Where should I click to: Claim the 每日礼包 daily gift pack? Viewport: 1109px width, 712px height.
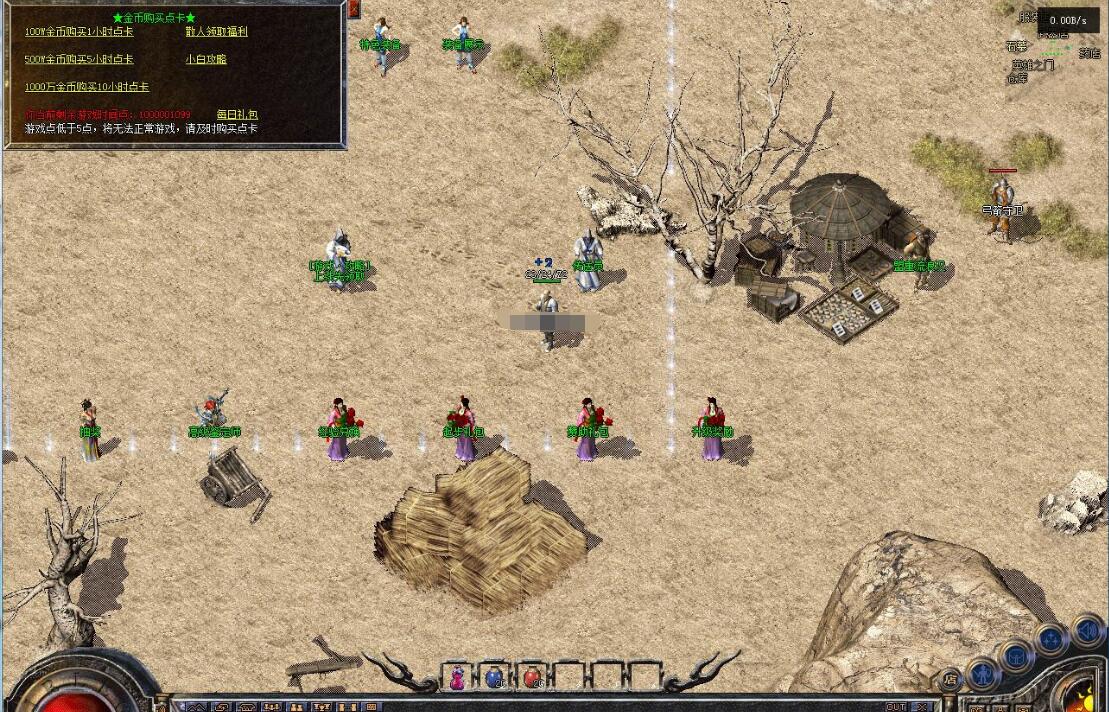(236, 115)
